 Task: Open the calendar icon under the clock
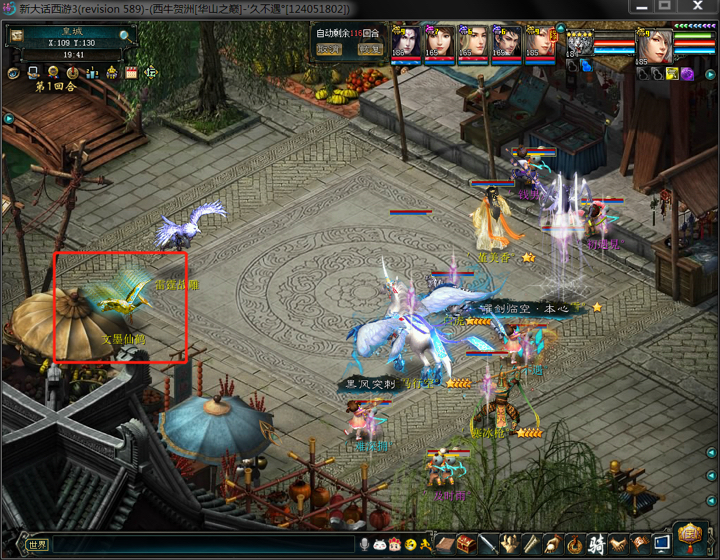pos(130,73)
